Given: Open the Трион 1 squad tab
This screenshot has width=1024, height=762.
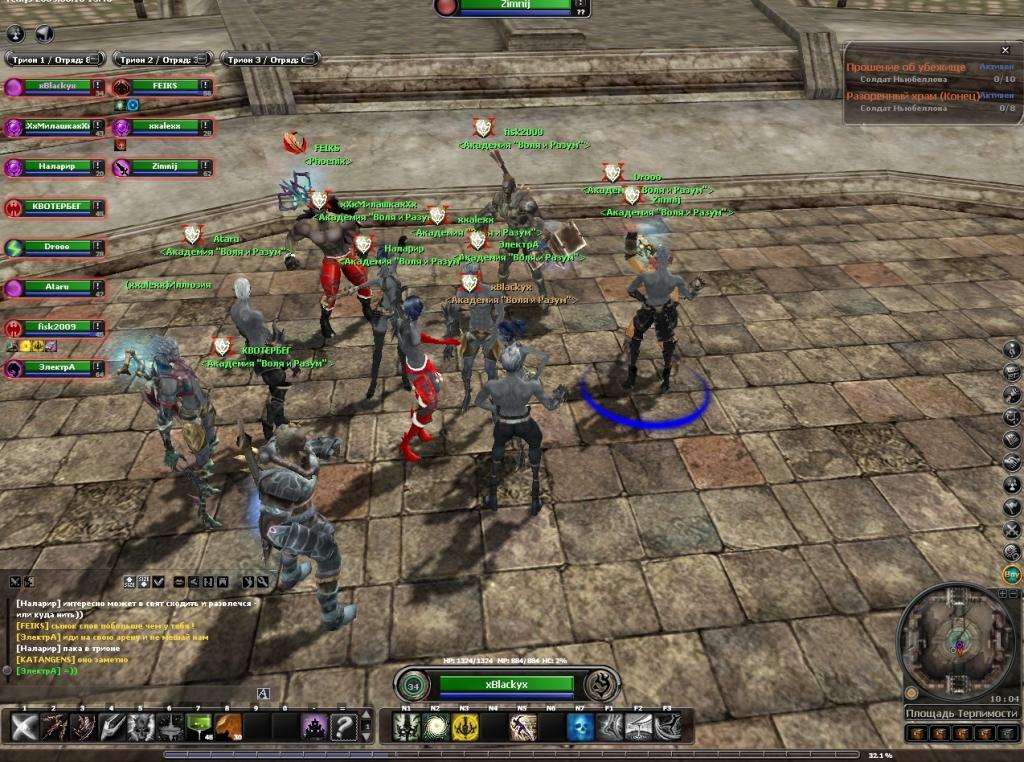Looking at the screenshot, I should (54, 59).
